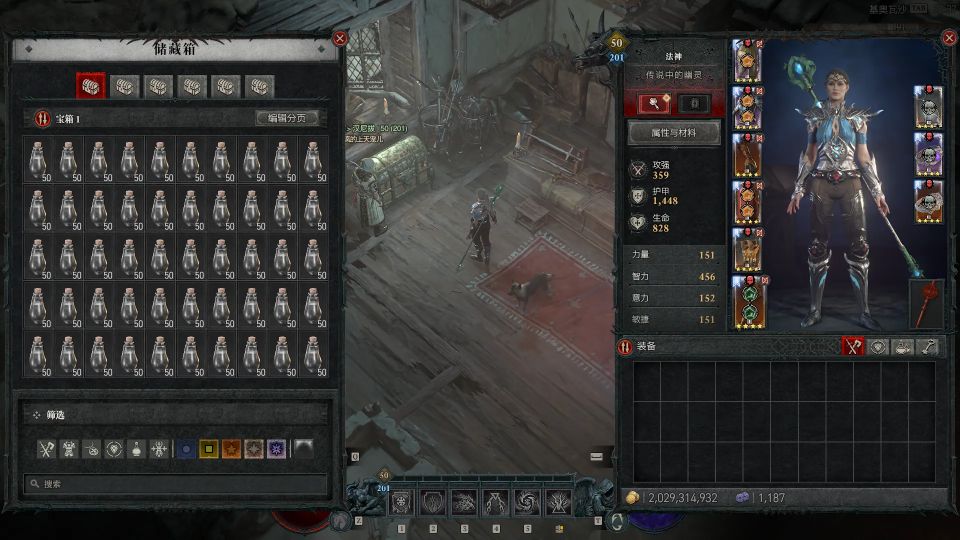Sort stash with the 宝箱 1 sort button

click(x=42, y=118)
